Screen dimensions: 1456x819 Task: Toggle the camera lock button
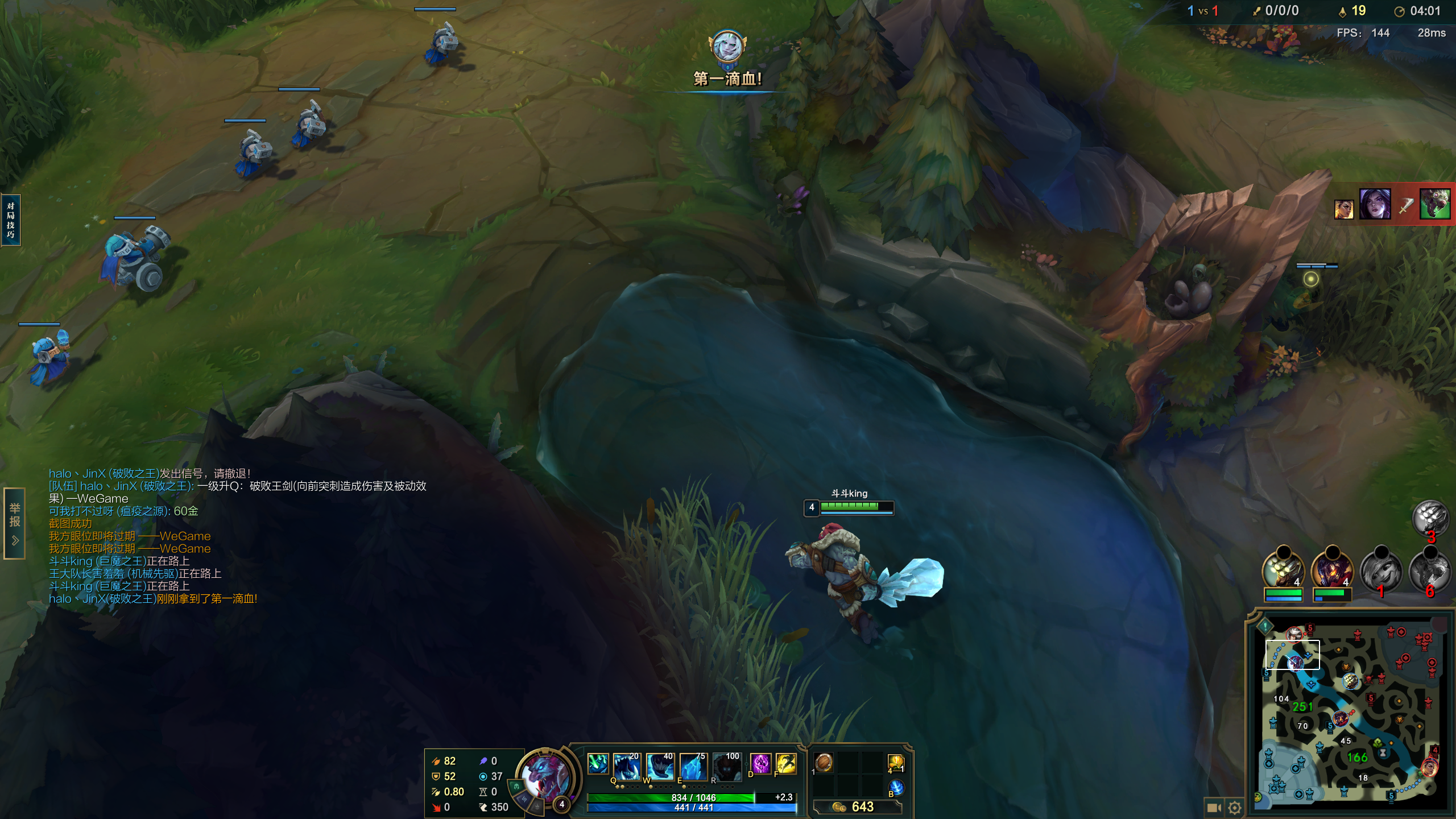pos(1214,807)
